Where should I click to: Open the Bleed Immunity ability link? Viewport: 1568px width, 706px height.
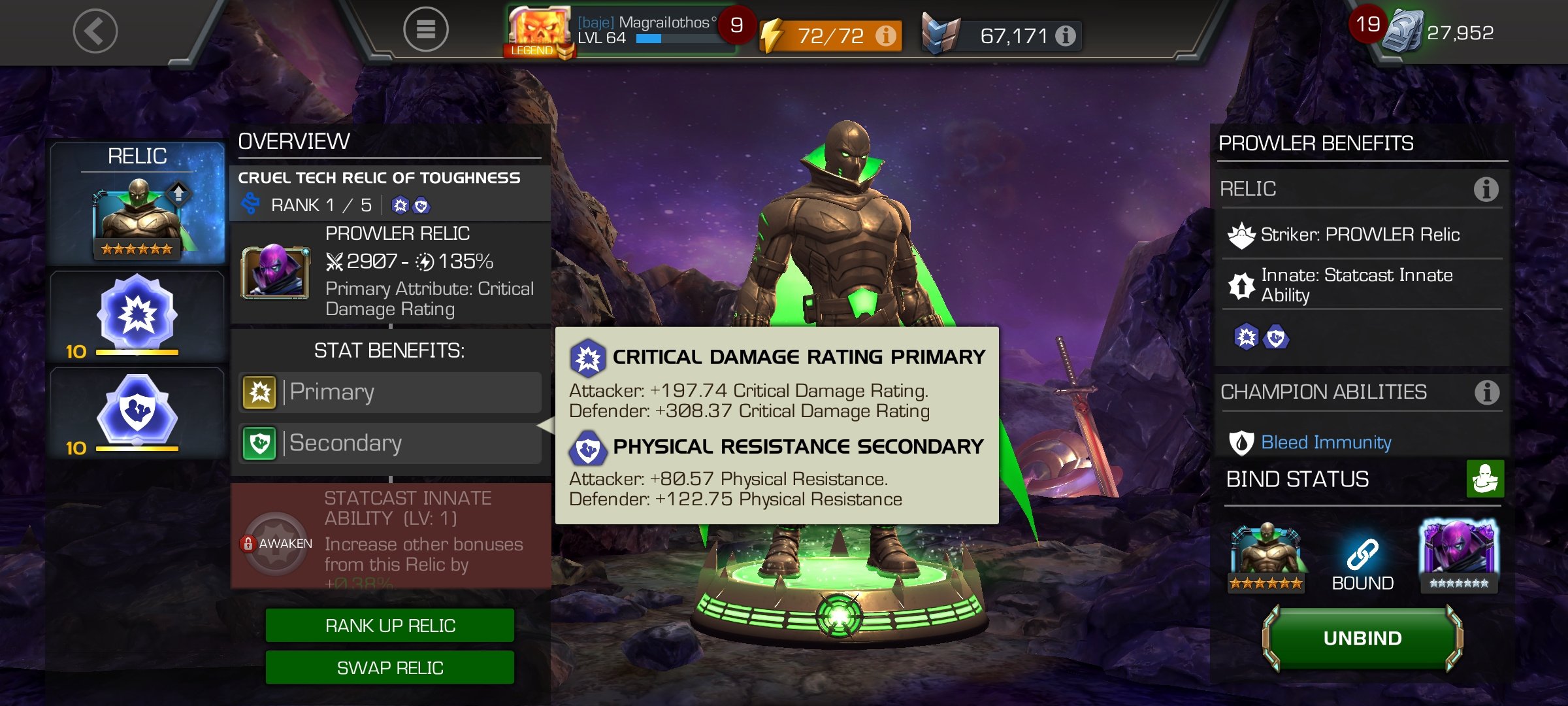coord(1326,443)
